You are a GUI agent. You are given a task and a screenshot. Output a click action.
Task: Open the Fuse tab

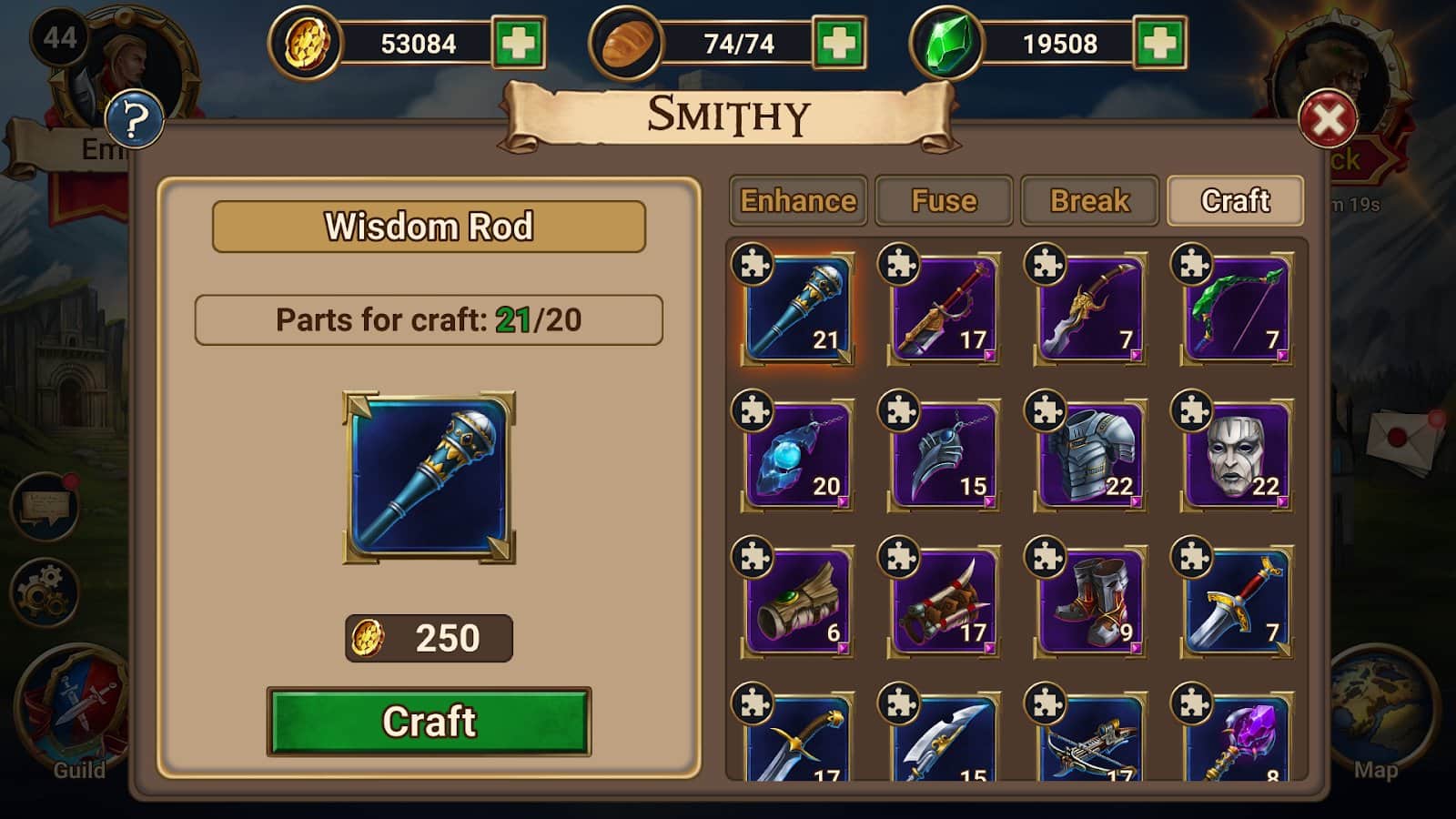click(x=944, y=200)
